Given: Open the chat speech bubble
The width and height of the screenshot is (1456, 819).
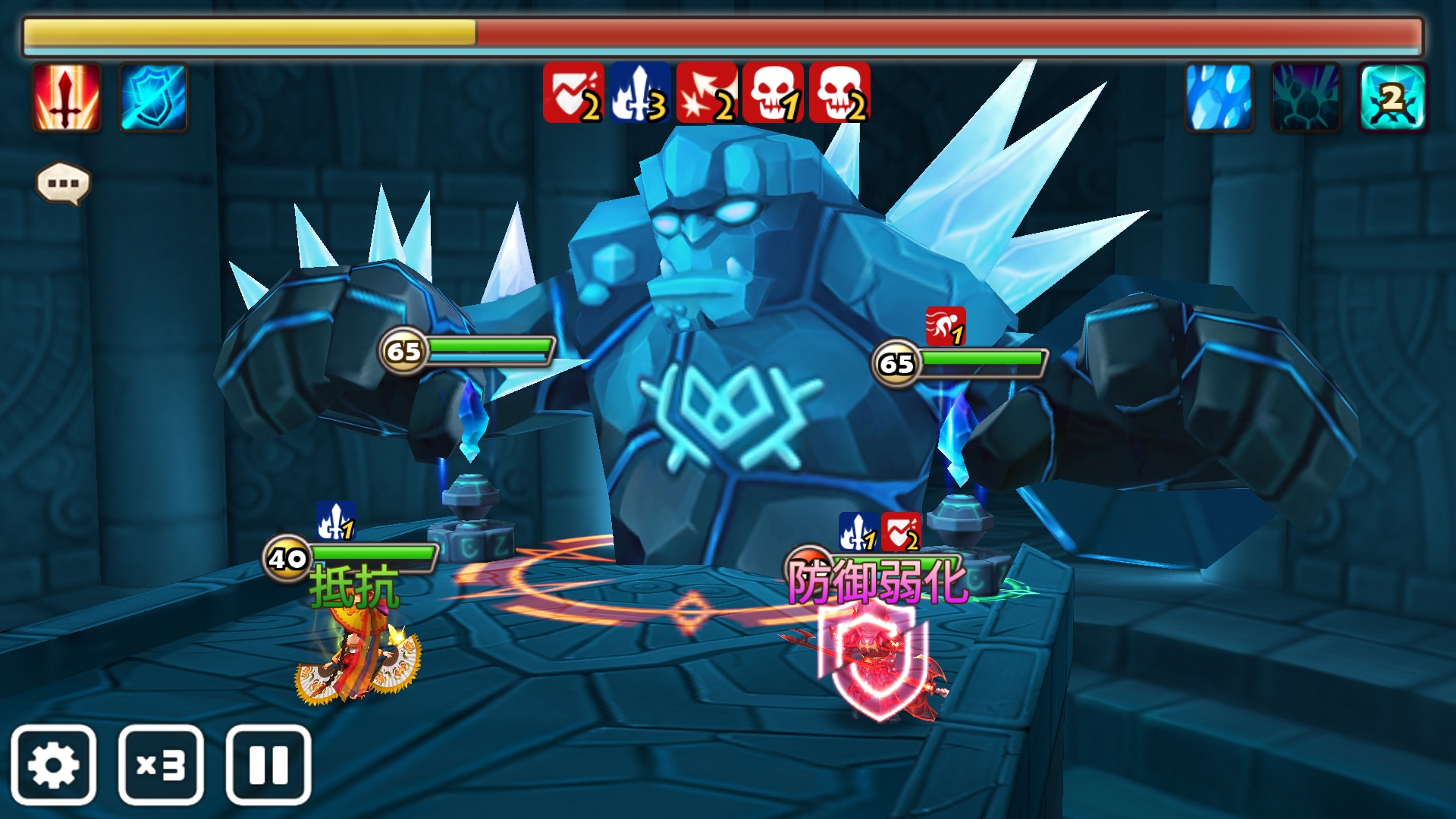Looking at the screenshot, I should tap(63, 184).
